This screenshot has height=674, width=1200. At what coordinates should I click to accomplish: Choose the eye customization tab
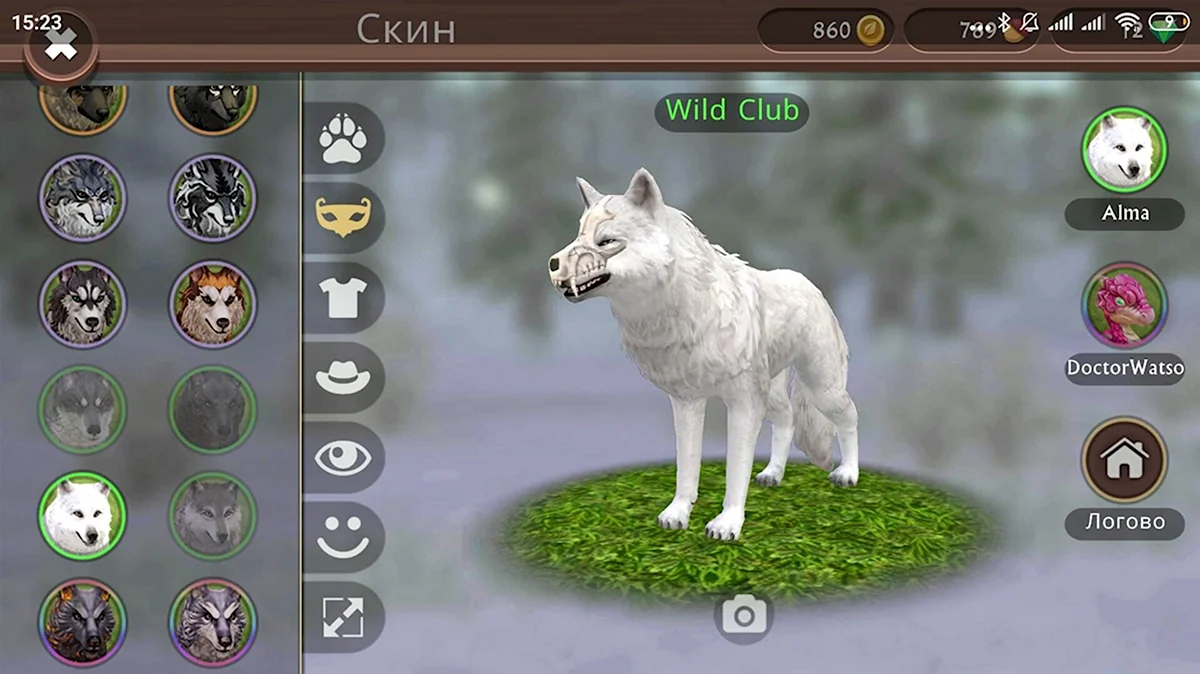343,458
